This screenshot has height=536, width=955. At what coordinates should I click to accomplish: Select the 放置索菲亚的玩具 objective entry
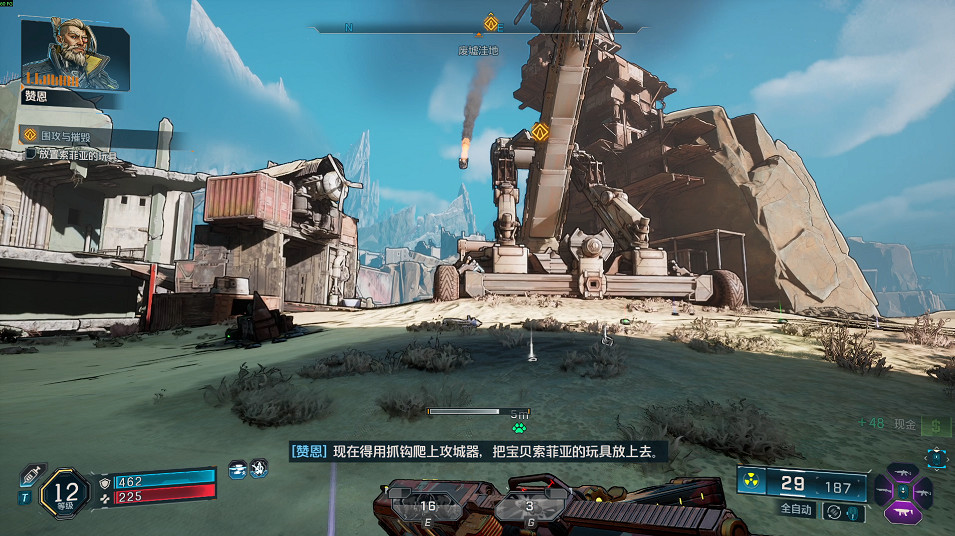(74, 154)
